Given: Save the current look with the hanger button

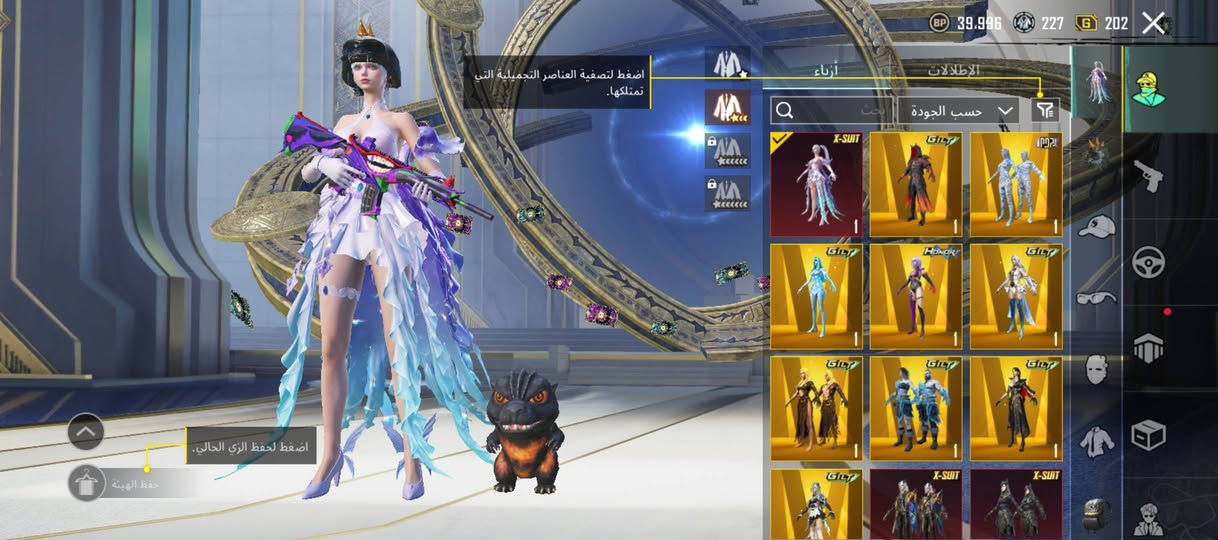Looking at the screenshot, I should tap(86, 483).
